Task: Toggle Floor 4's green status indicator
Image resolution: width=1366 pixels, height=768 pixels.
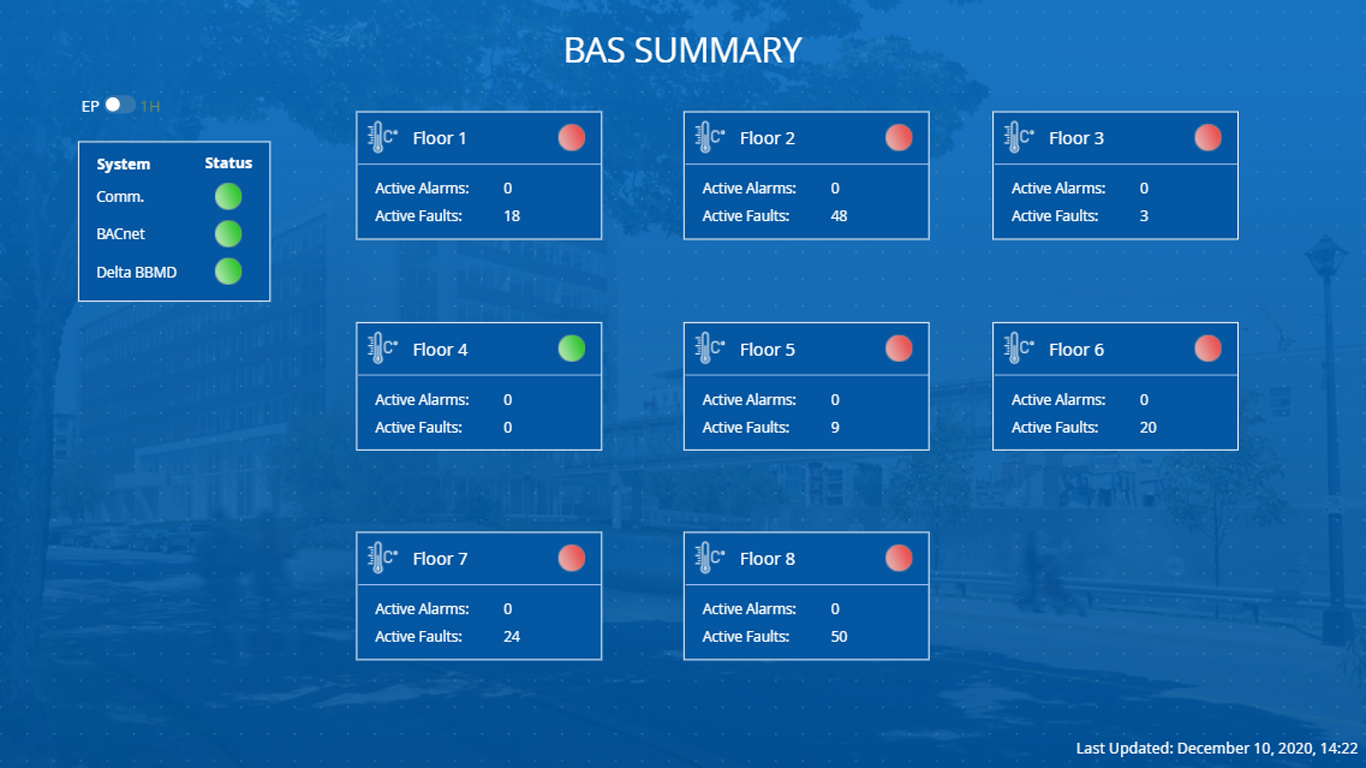Action: pyautogui.click(x=571, y=348)
